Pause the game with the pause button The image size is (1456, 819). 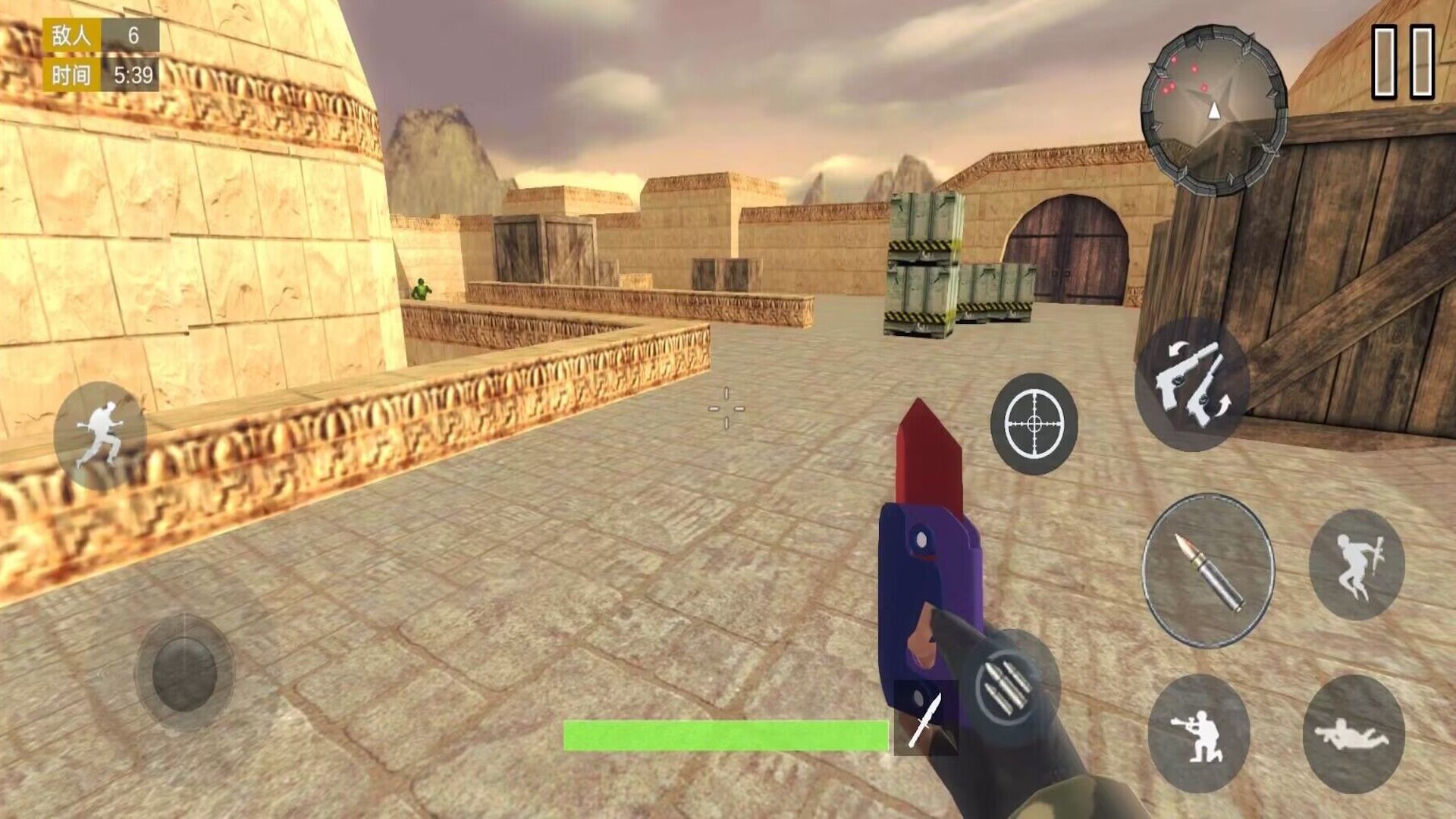1403,62
